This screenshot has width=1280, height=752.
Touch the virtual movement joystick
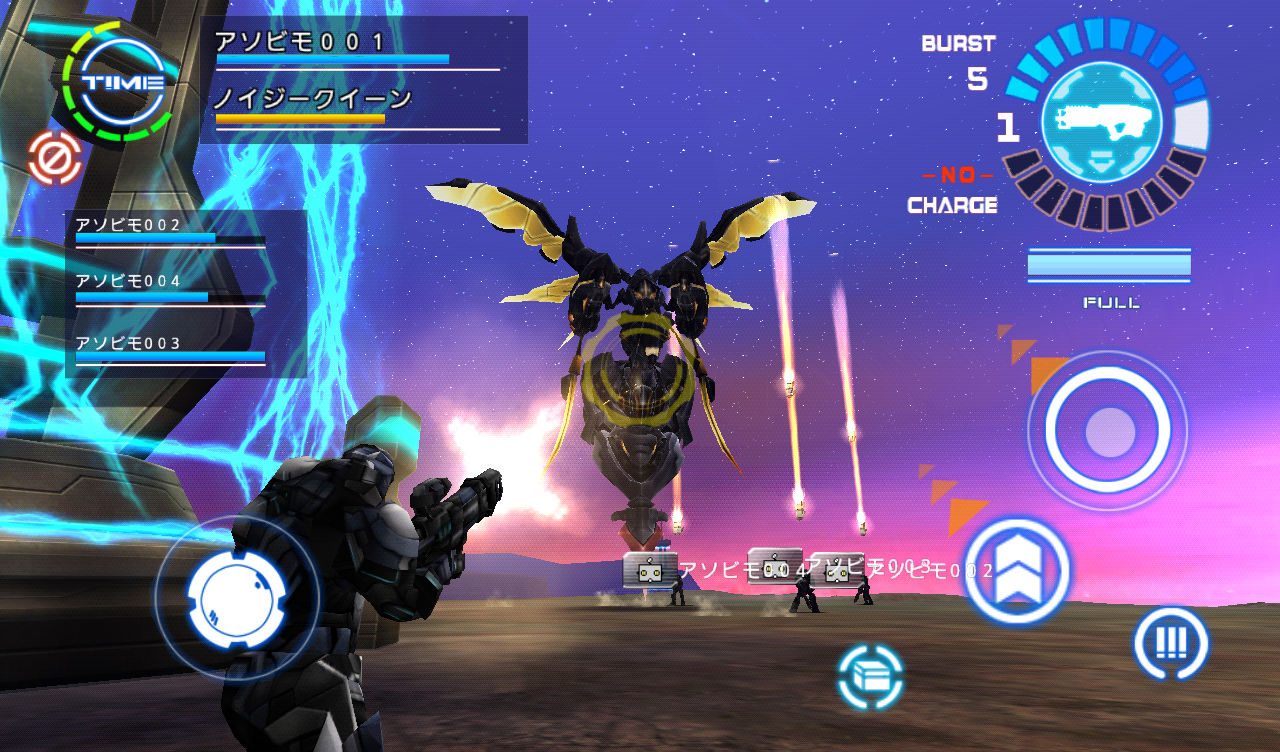(237, 598)
